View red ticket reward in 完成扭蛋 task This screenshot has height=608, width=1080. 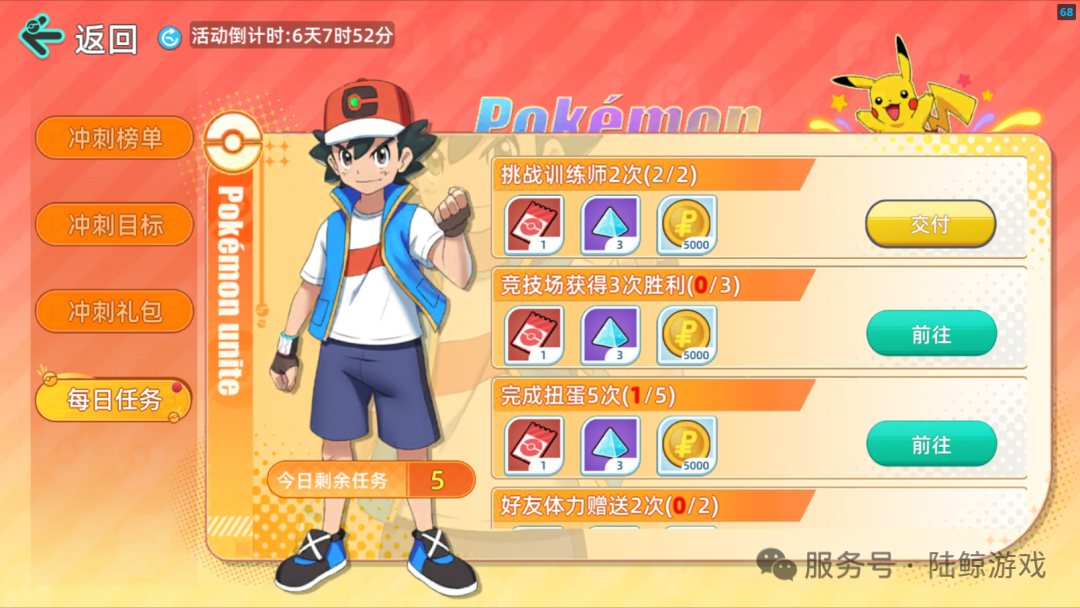point(534,445)
